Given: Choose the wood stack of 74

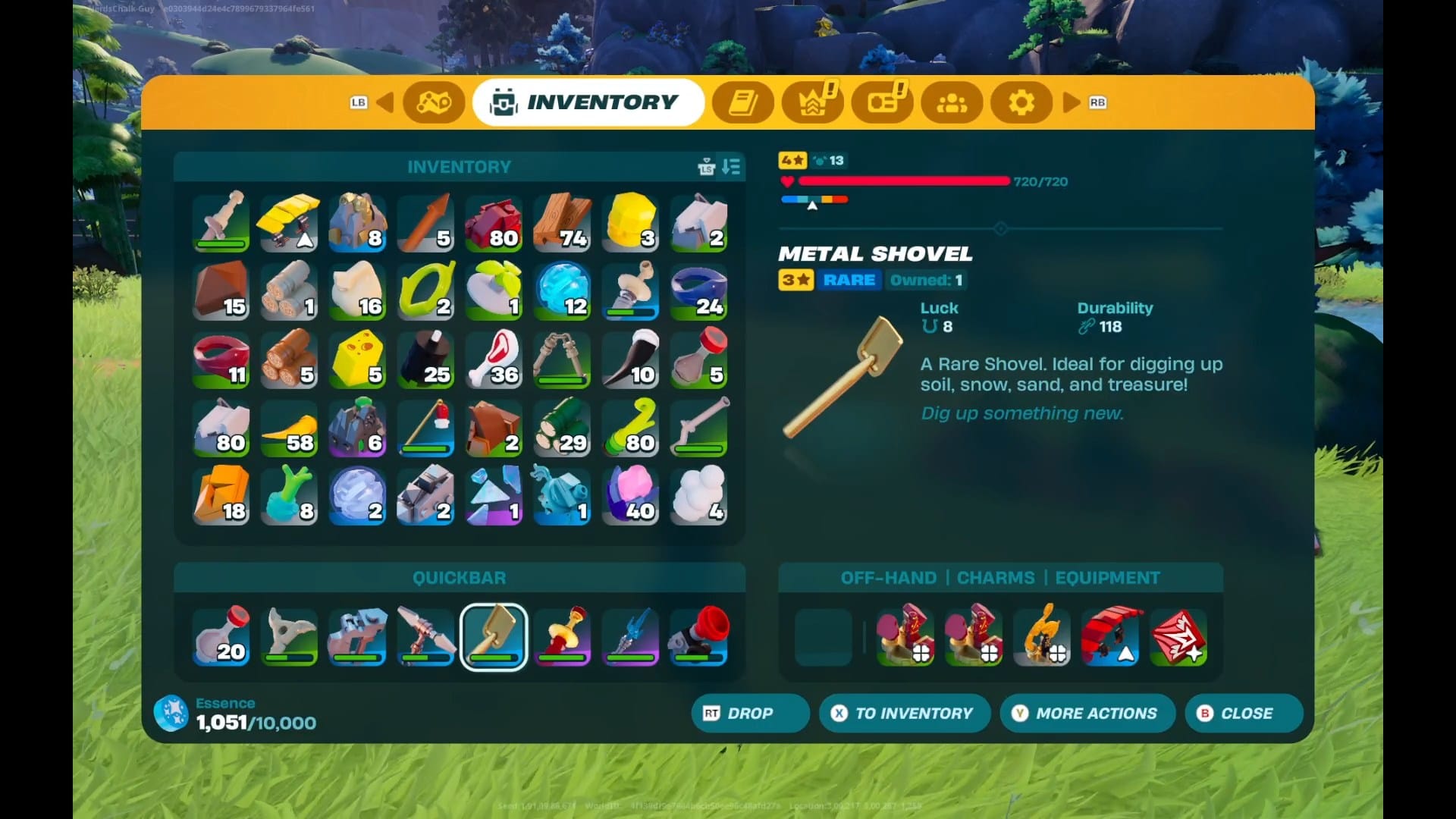Looking at the screenshot, I should pyautogui.click(x=562, y=222).
